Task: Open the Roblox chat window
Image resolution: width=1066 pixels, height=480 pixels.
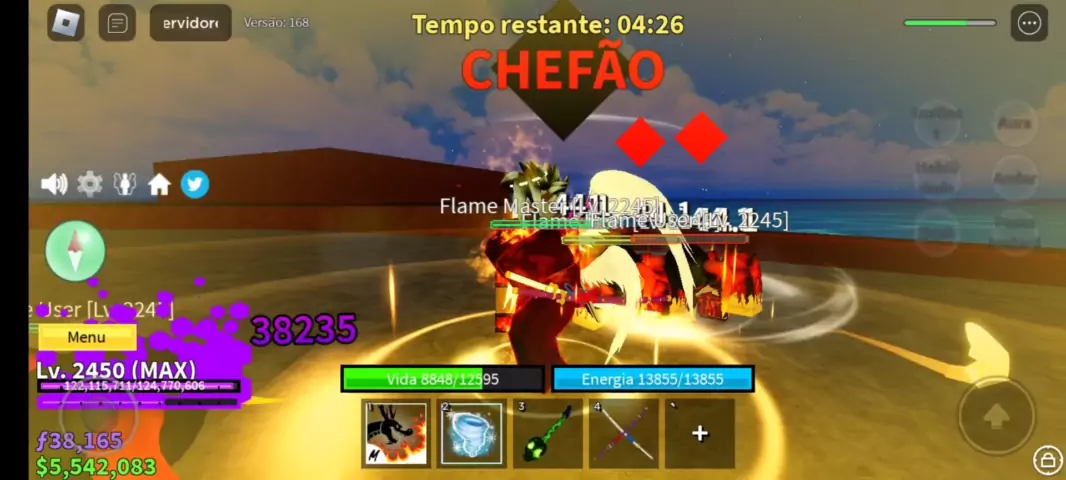Action: tap(117, 23)
